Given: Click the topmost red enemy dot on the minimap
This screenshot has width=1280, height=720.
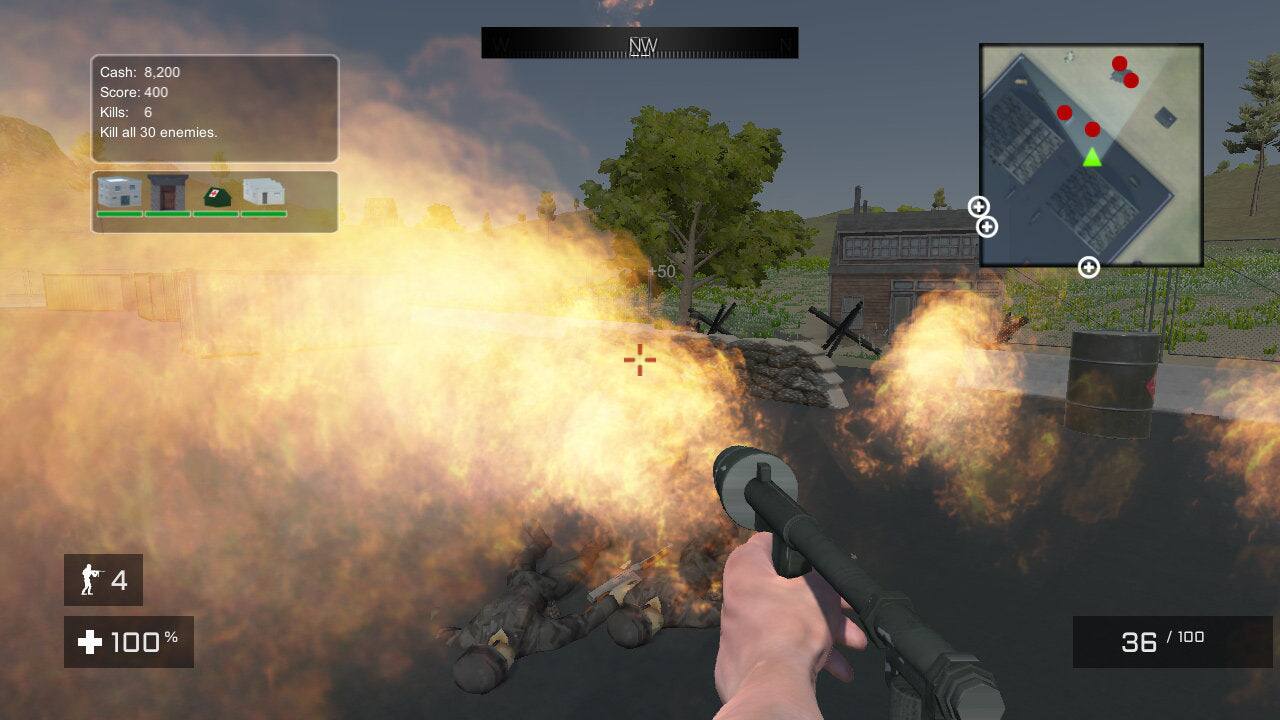Looking at the screenshot, I should pos(1118,64).
